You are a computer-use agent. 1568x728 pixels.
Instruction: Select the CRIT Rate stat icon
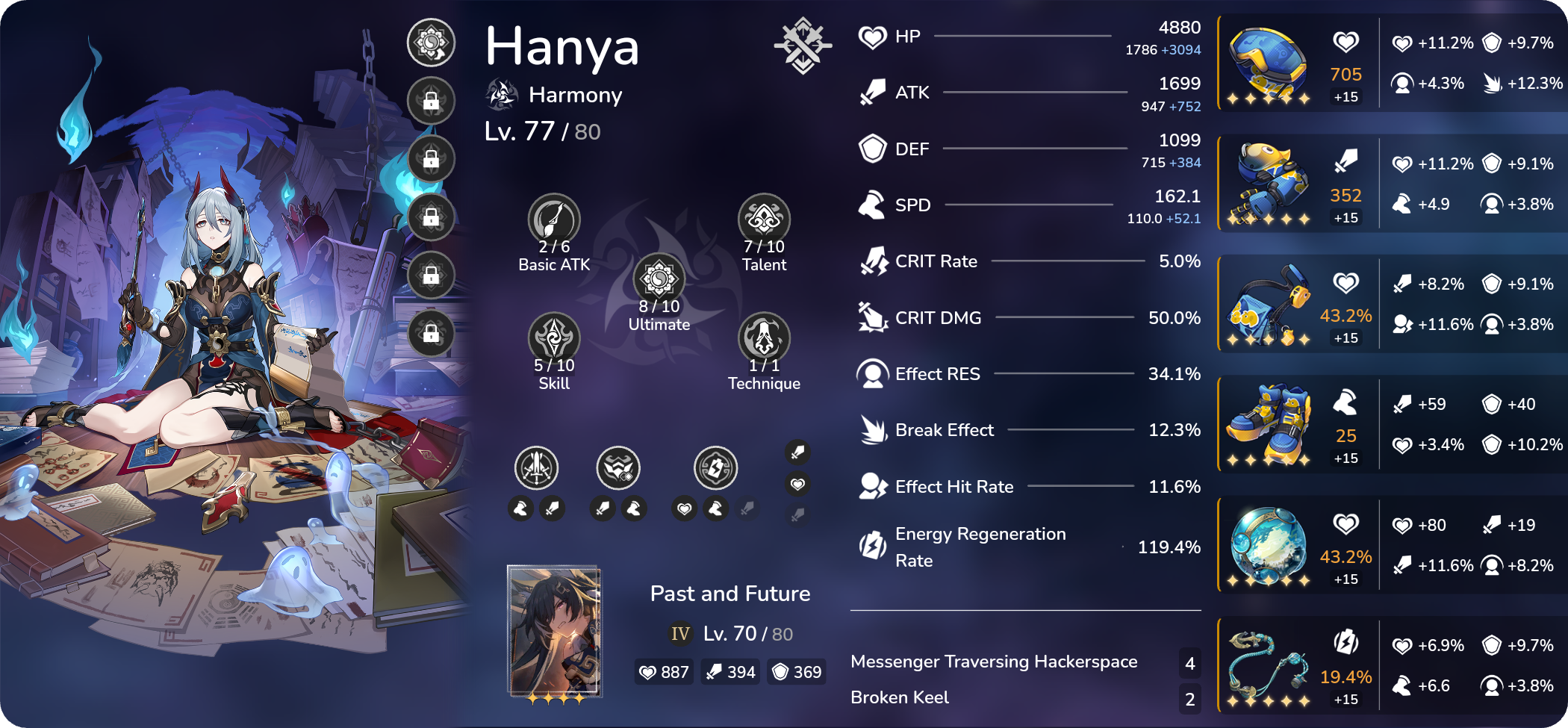pos(871,261)
